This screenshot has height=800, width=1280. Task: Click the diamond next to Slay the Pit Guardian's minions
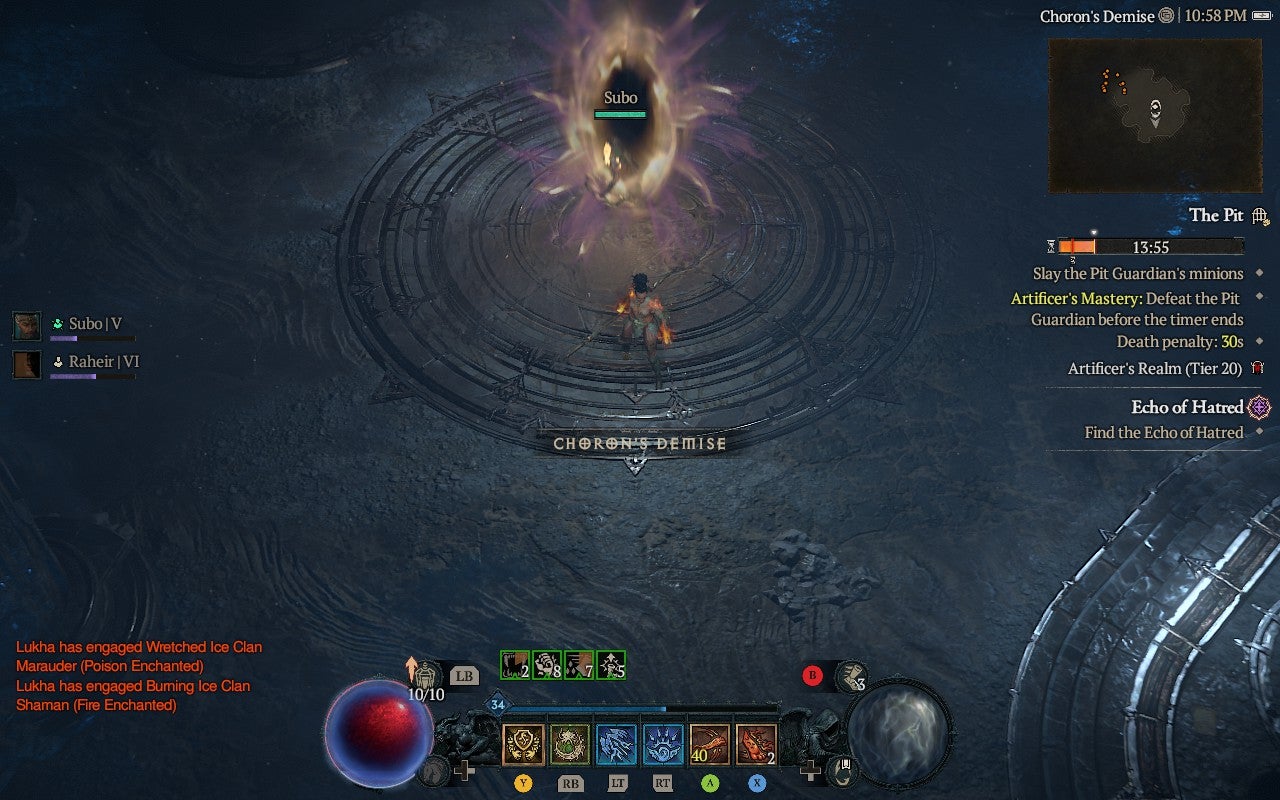click(1258, 273)
